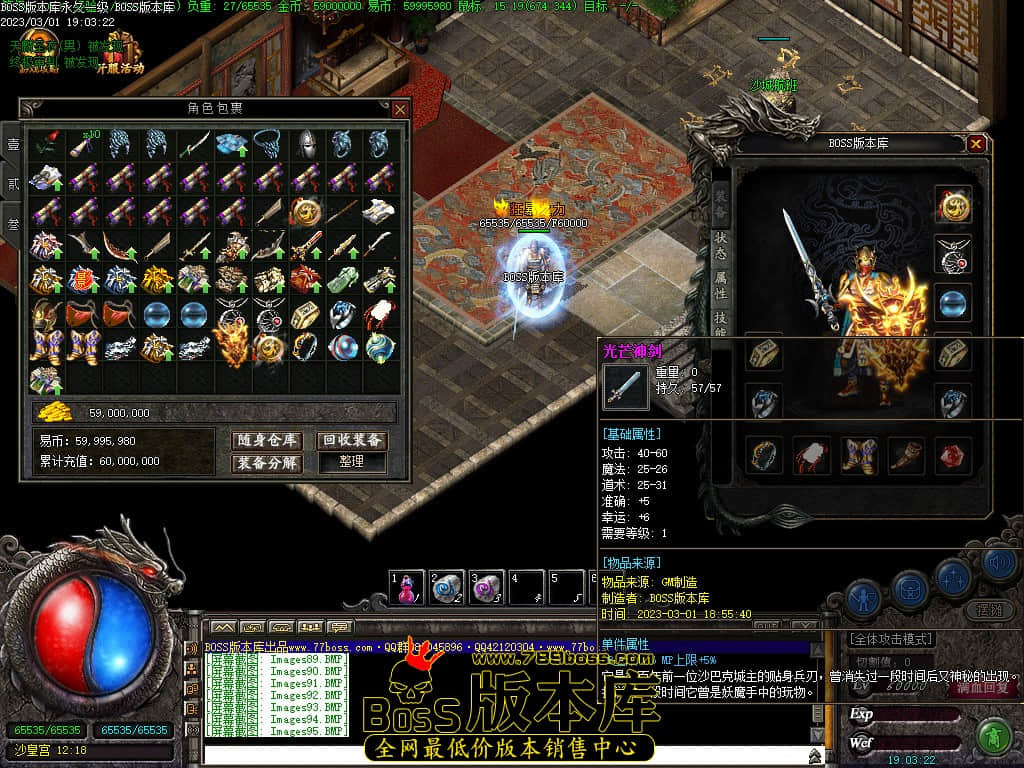Use the red potion in hotbar slot 1

pyautogui.click(x=406, y=588)
